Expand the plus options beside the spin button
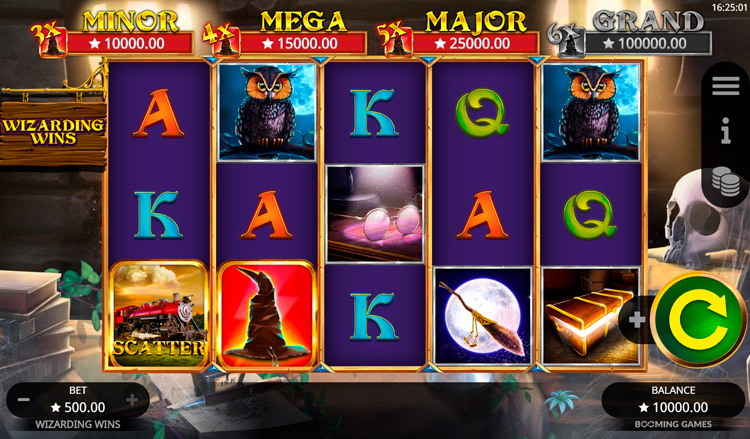The width and height of the screenshot is (750, 439). tap(636, 321)
